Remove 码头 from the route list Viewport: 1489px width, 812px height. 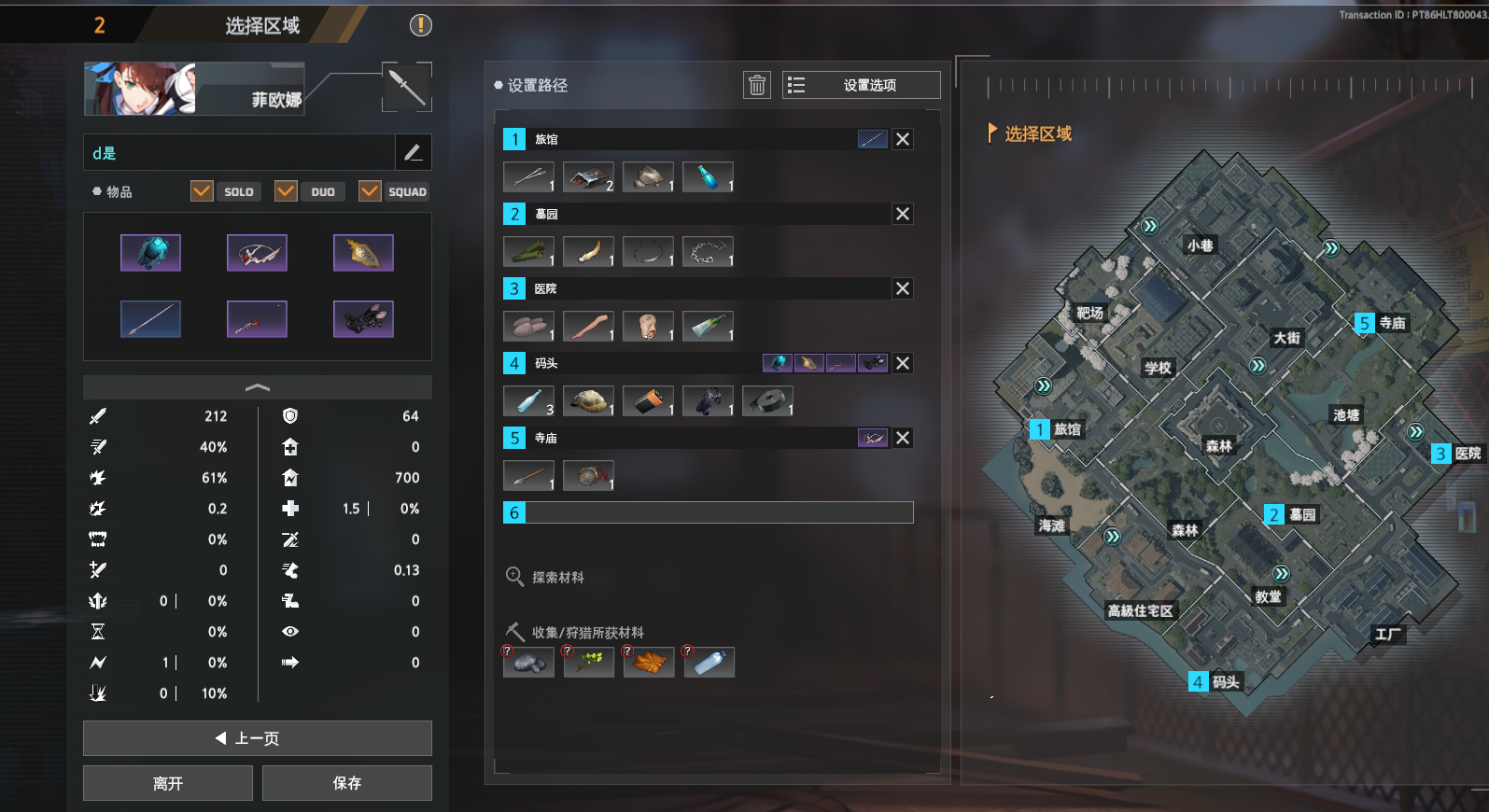tap(903, 363)
